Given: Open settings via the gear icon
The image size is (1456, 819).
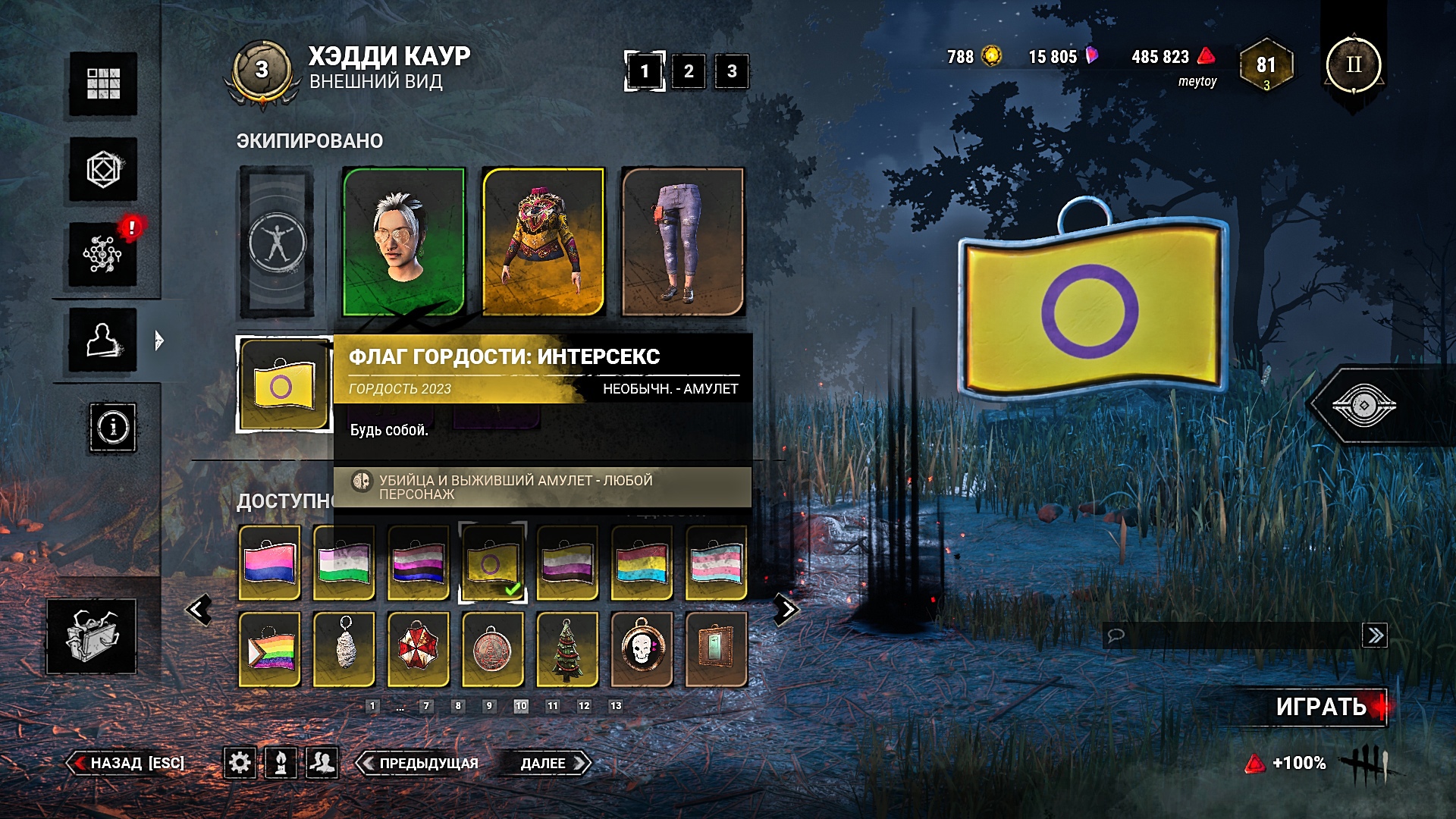Looking at the screenshot, I should pos(240,762).
